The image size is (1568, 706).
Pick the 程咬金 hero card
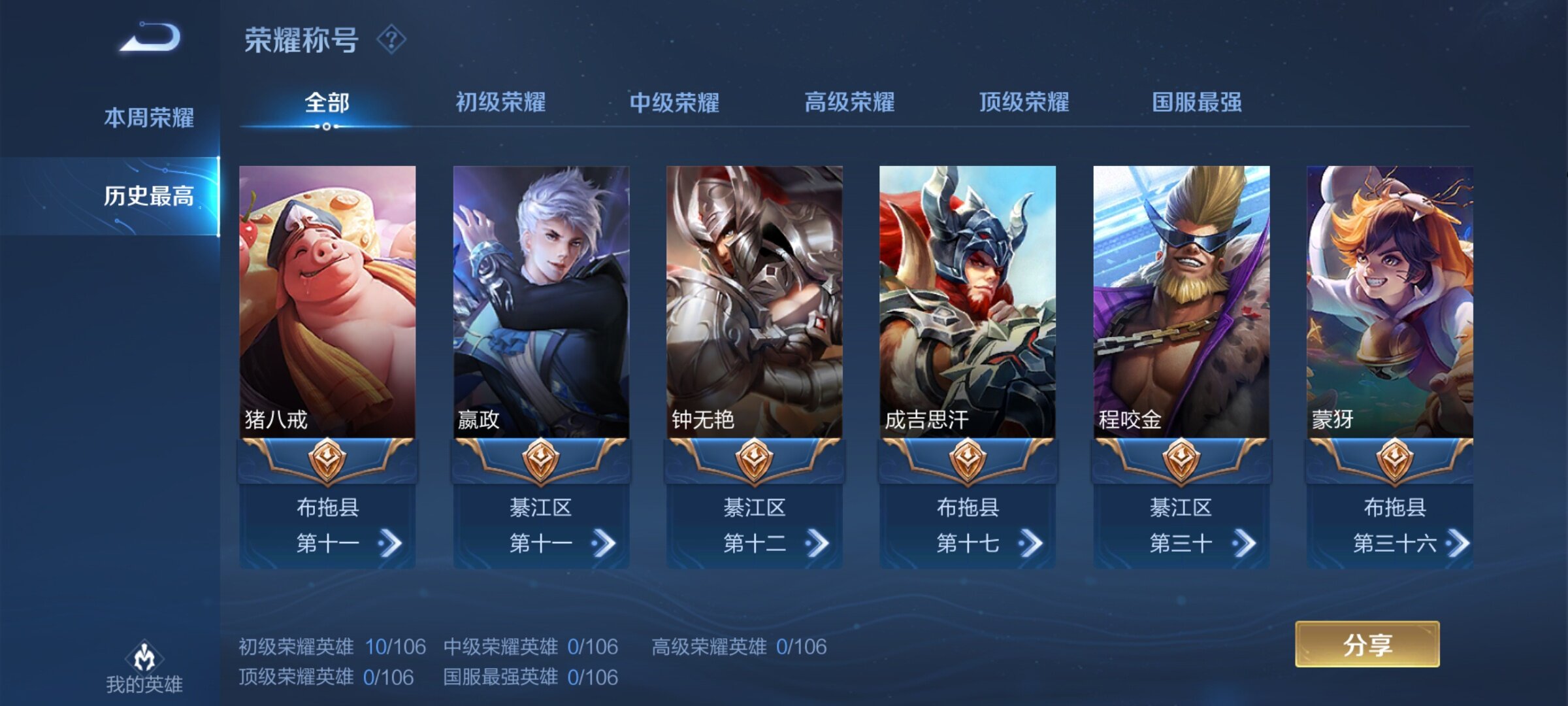[x=1181, y=301]
